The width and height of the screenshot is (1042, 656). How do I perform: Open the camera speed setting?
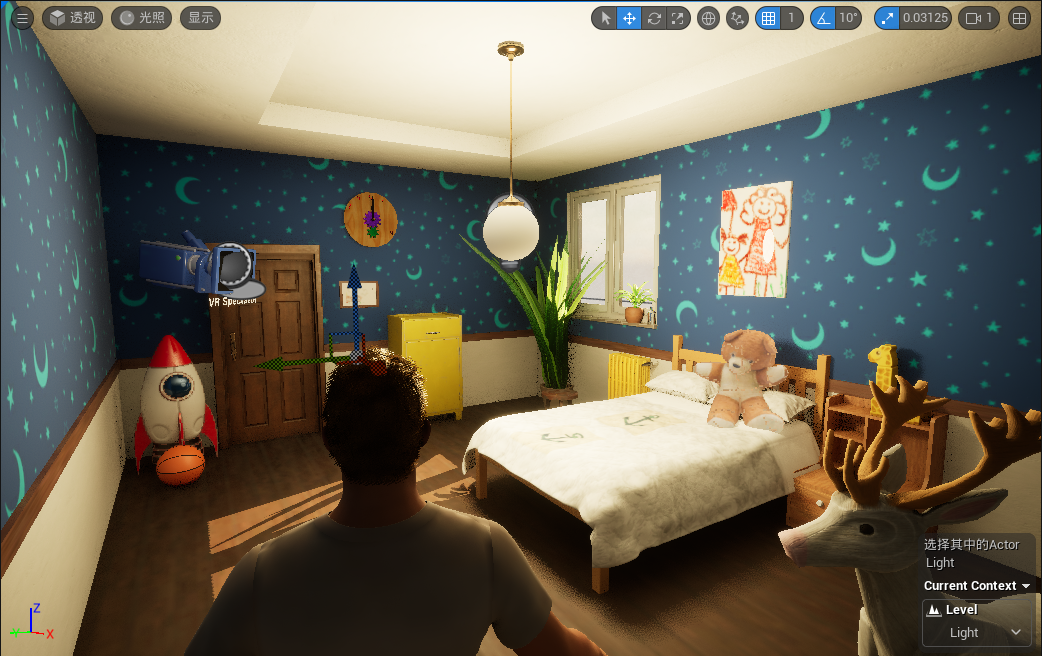click(x=979, y=18)
